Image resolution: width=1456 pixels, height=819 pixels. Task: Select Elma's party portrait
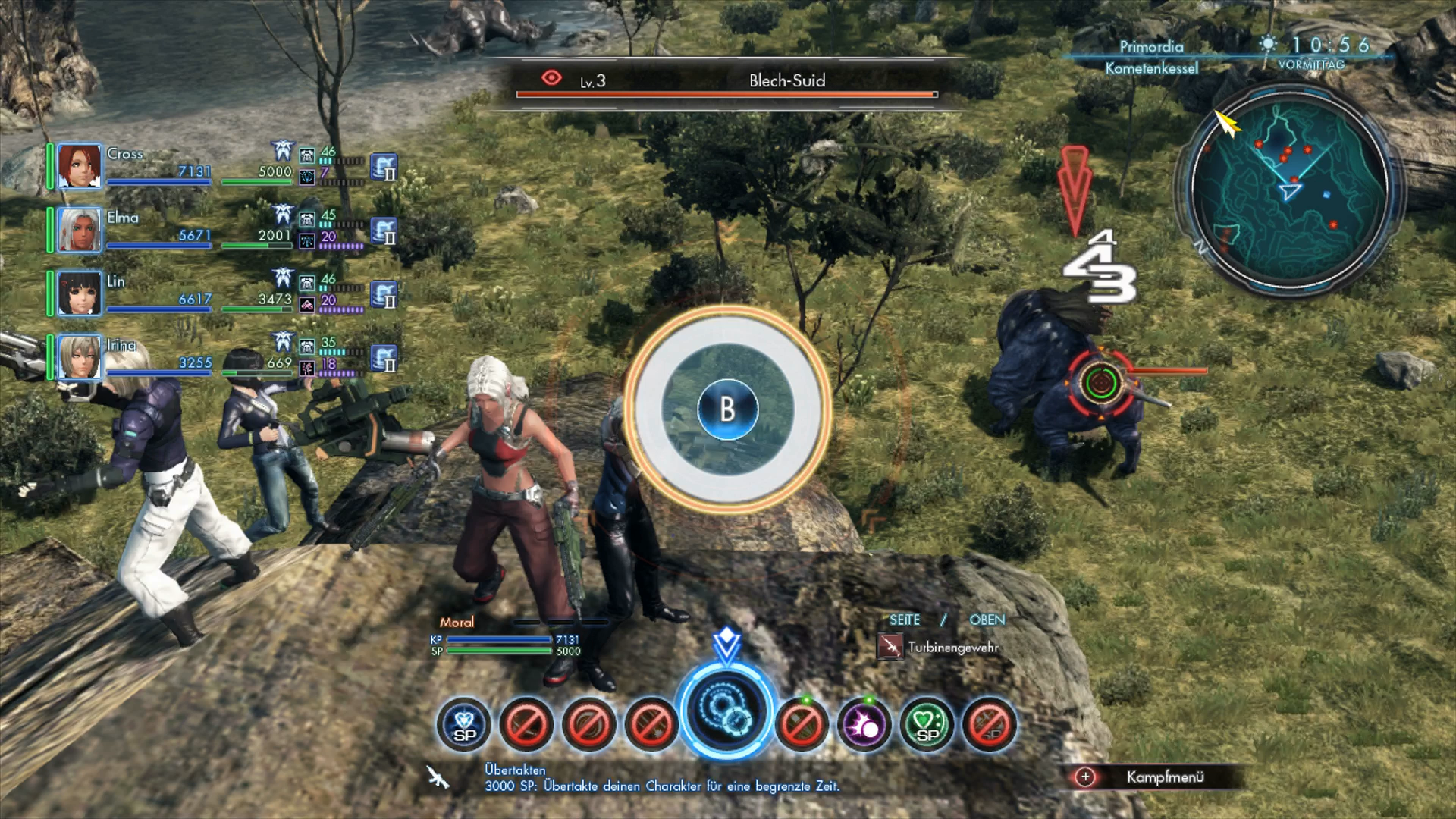pos(80,230)
